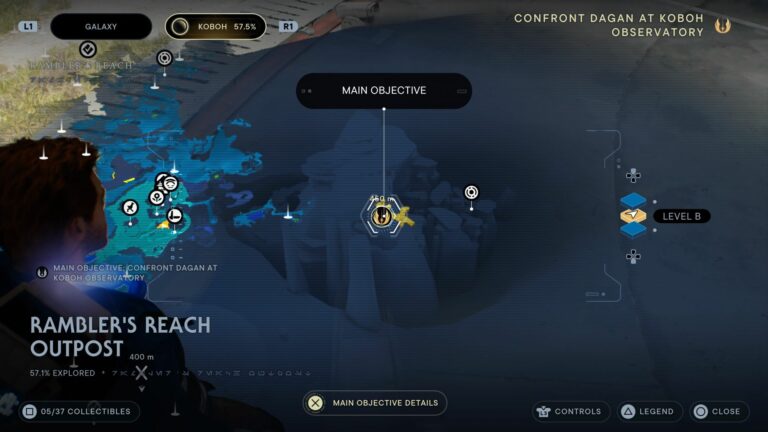Close the holomap

717,411
